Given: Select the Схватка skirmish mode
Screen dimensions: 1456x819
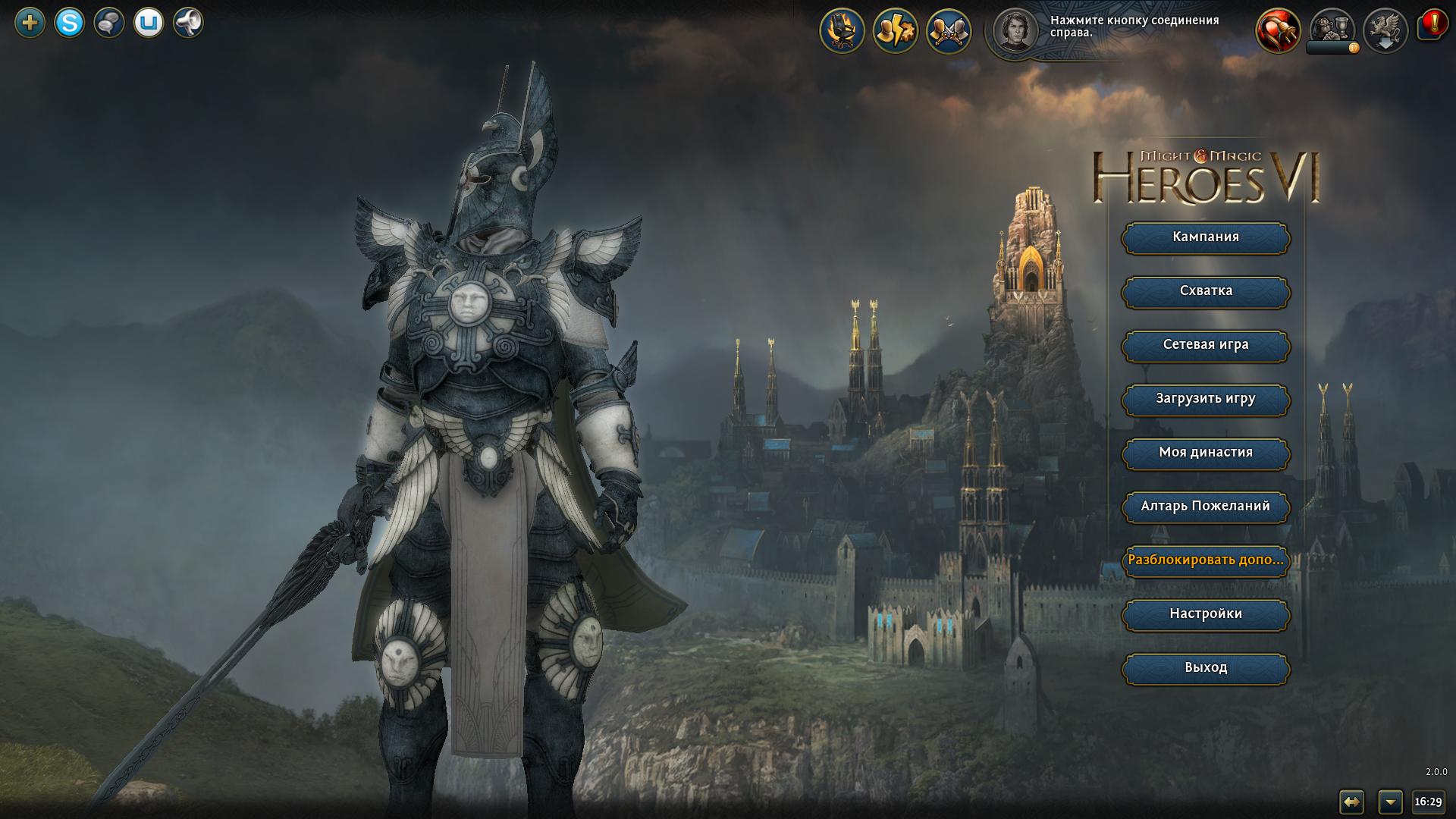Looking at the screenshot, I should pyautogui.click(x=1206, y=291).
